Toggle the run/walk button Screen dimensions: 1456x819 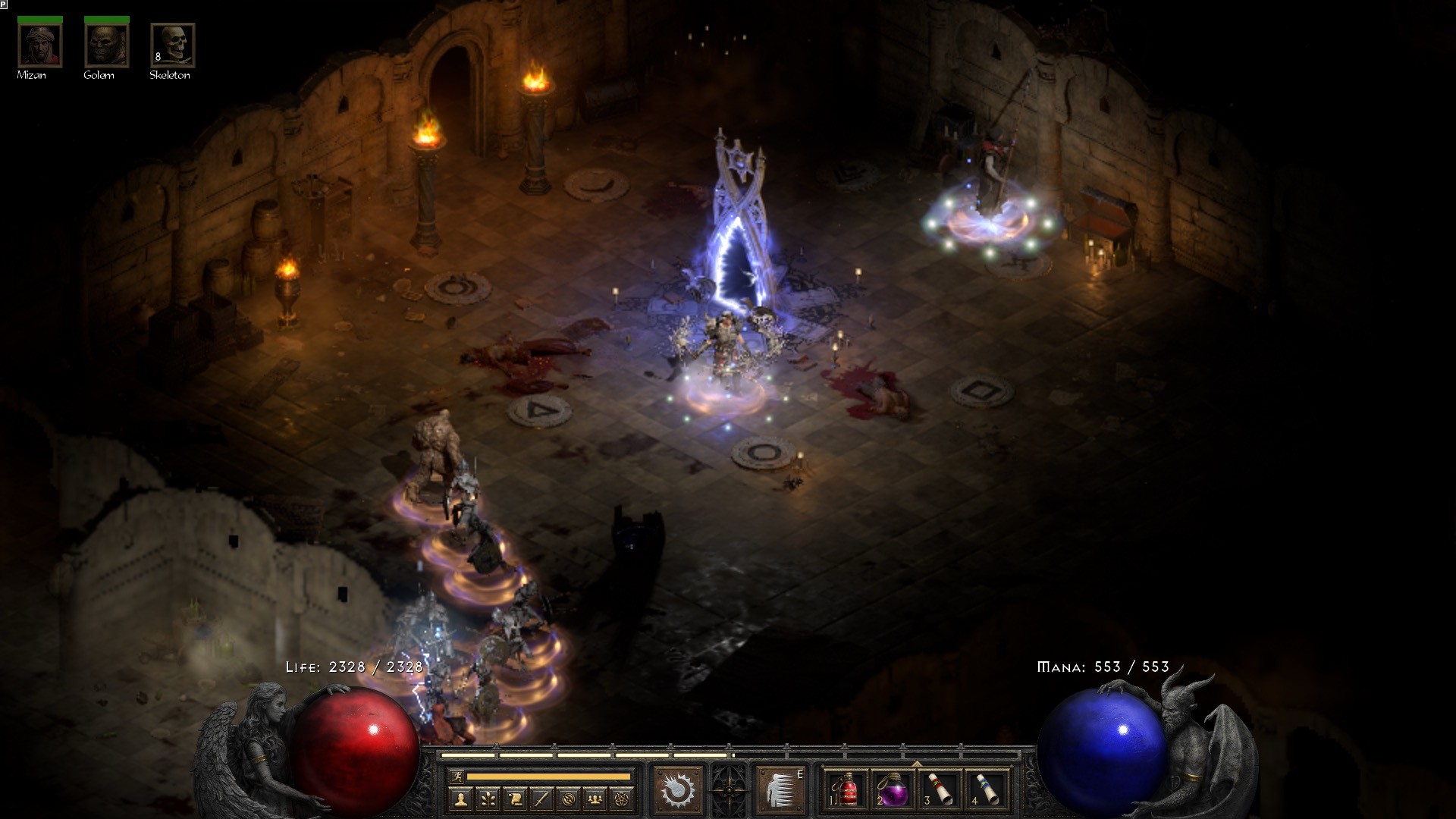456,777
